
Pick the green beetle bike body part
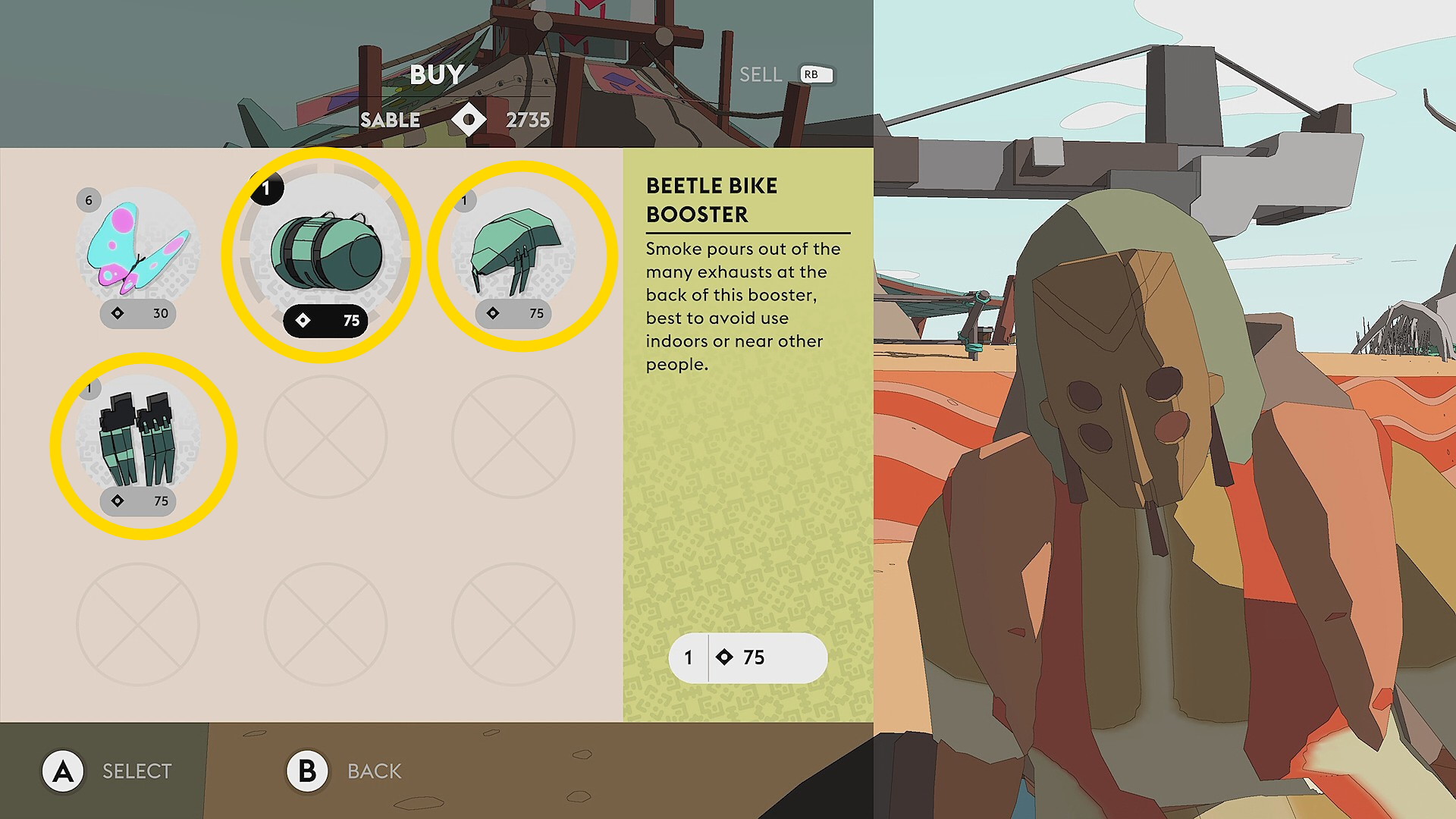click(x=516, y=252)
